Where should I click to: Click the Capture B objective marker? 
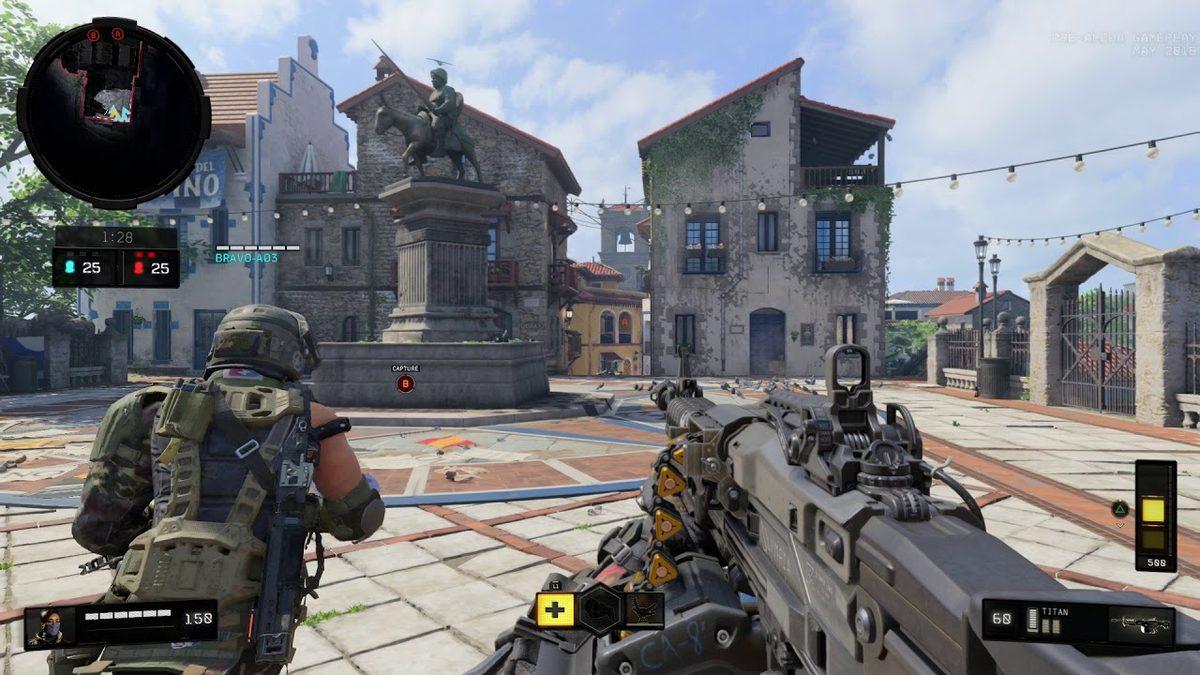405,383
